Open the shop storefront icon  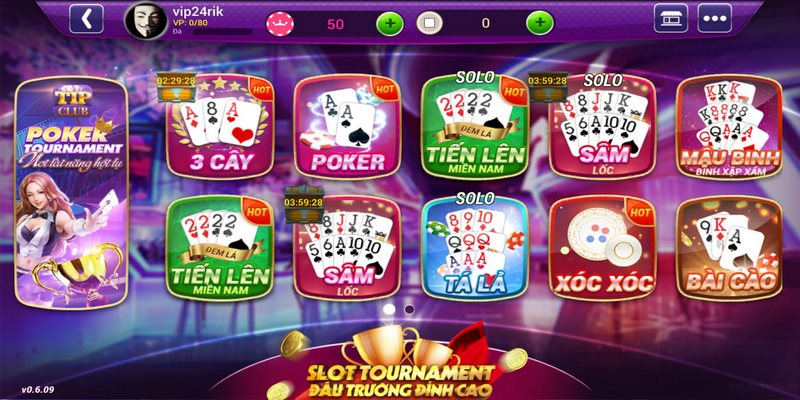click(x=670, y=18)
